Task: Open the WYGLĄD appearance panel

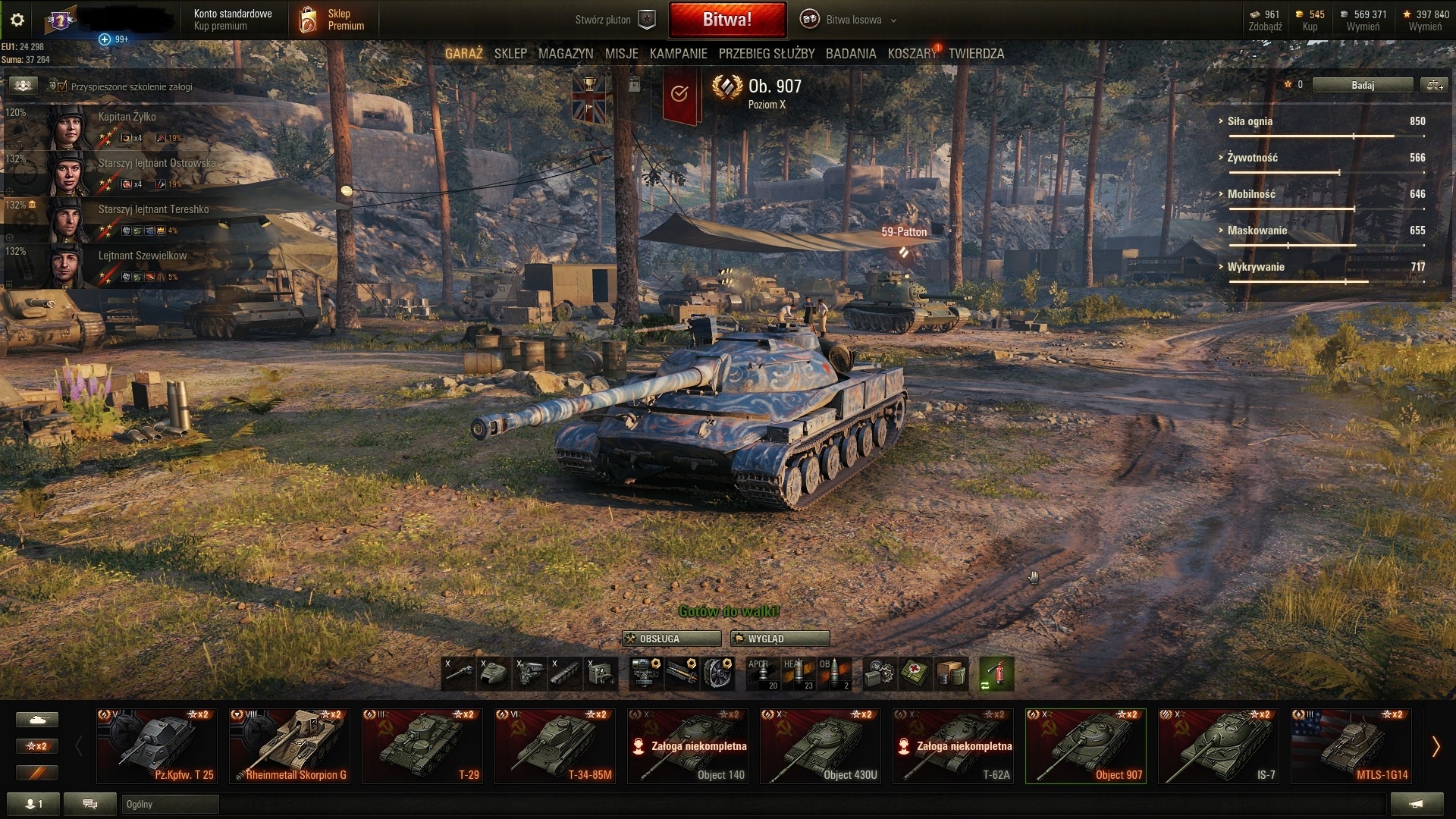Action: (x=780, y=639)
